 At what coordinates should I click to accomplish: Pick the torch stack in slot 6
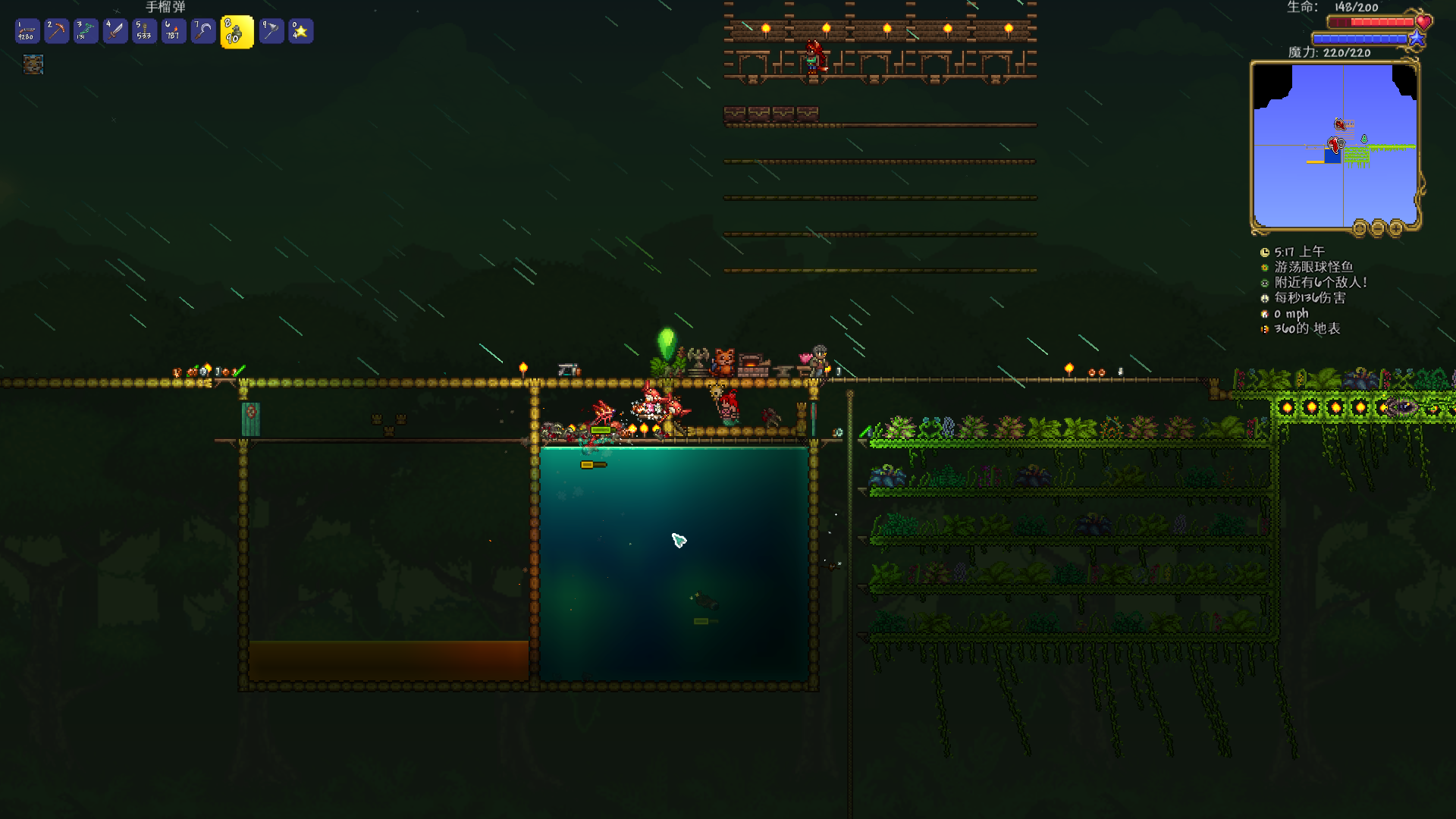point(174,31)
